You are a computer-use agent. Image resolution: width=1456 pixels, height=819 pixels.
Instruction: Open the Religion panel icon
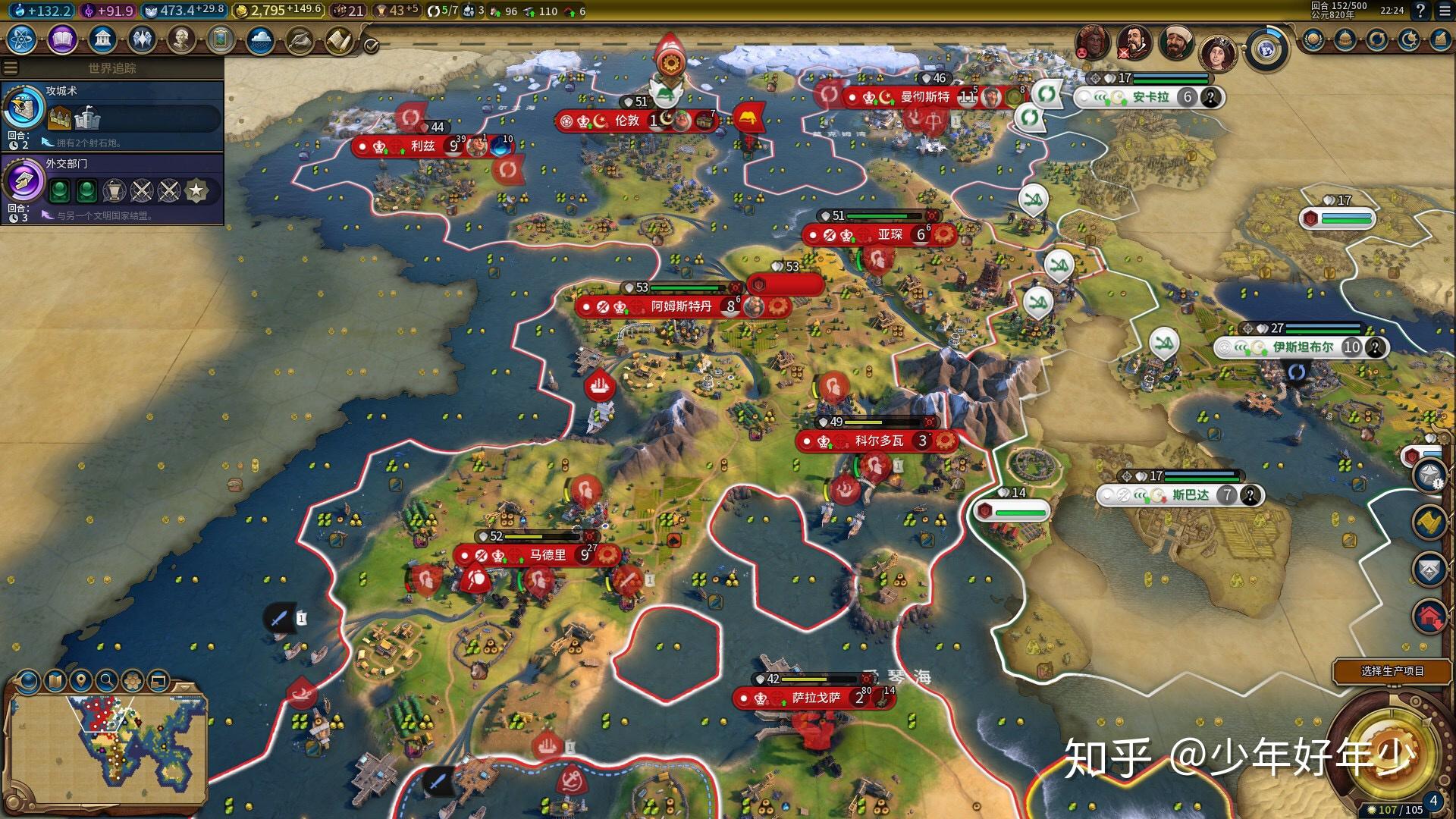point(143,39)
